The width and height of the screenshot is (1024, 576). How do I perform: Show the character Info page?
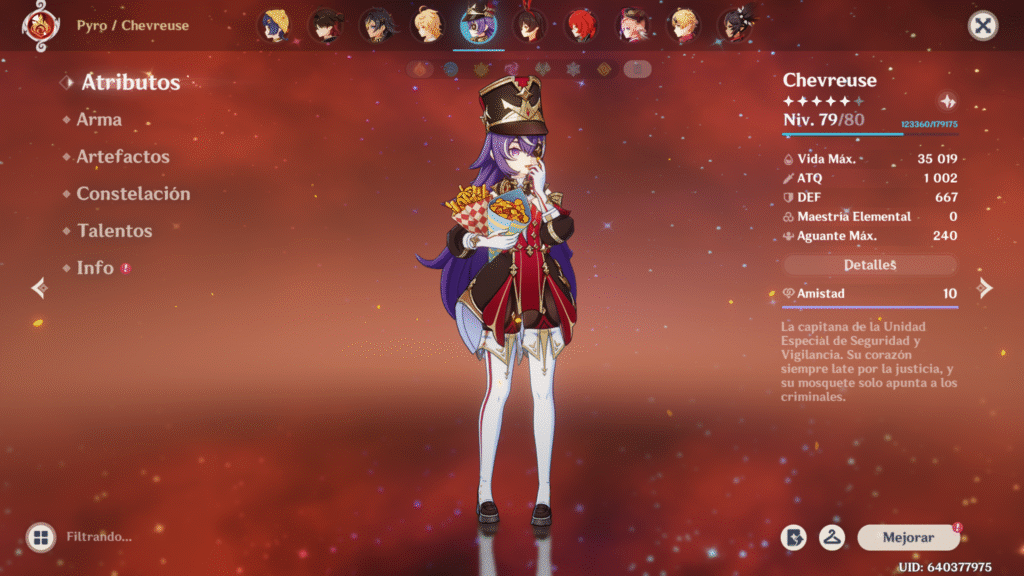(95, 268)
